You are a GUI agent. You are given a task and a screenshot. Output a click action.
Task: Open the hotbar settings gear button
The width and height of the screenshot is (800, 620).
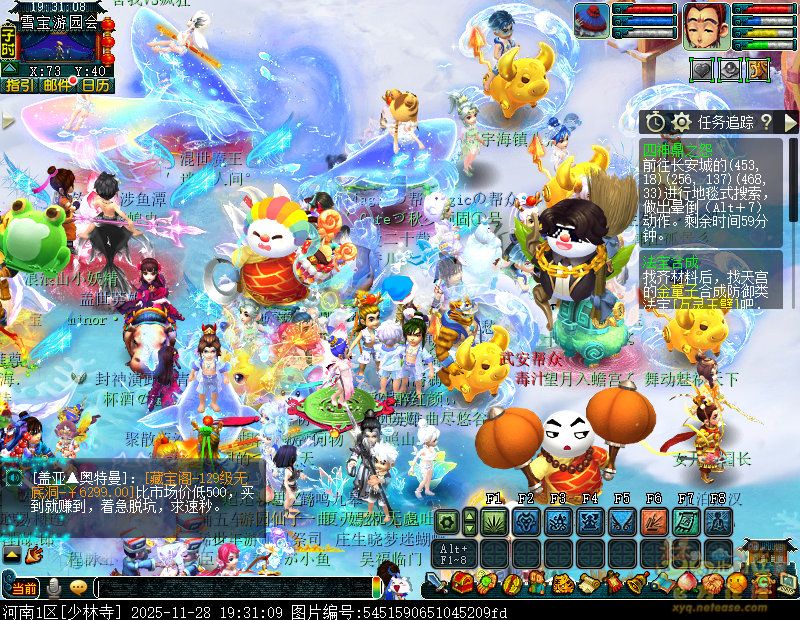(x=447, y=521)
